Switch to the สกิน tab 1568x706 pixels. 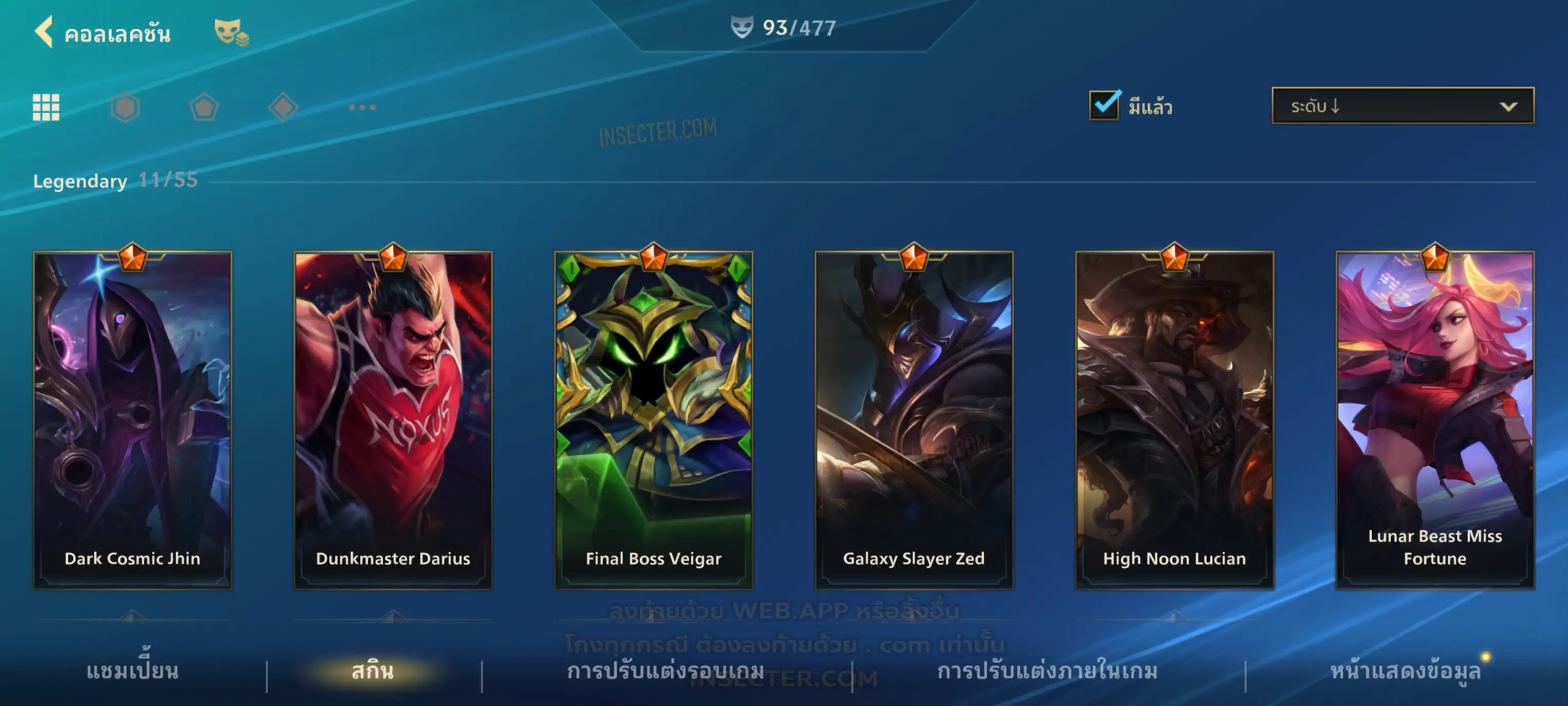point(373,671)
